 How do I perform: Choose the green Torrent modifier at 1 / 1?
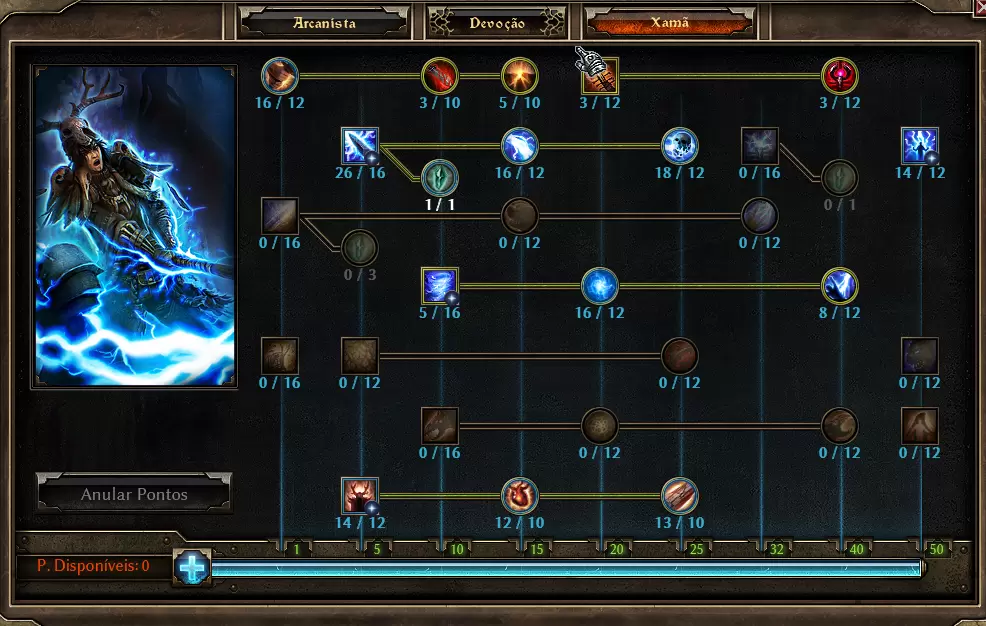pyautogui.click(x=440, y=178)
